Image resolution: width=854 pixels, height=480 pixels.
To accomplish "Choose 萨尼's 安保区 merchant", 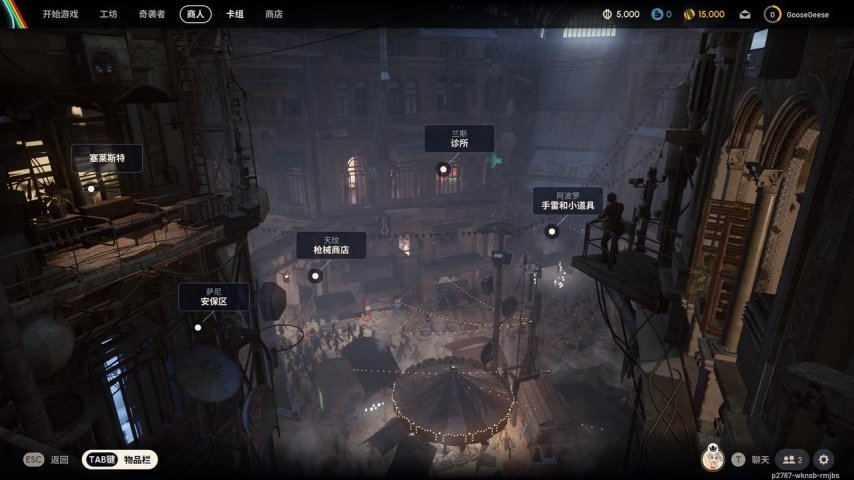I will (213, 297).
